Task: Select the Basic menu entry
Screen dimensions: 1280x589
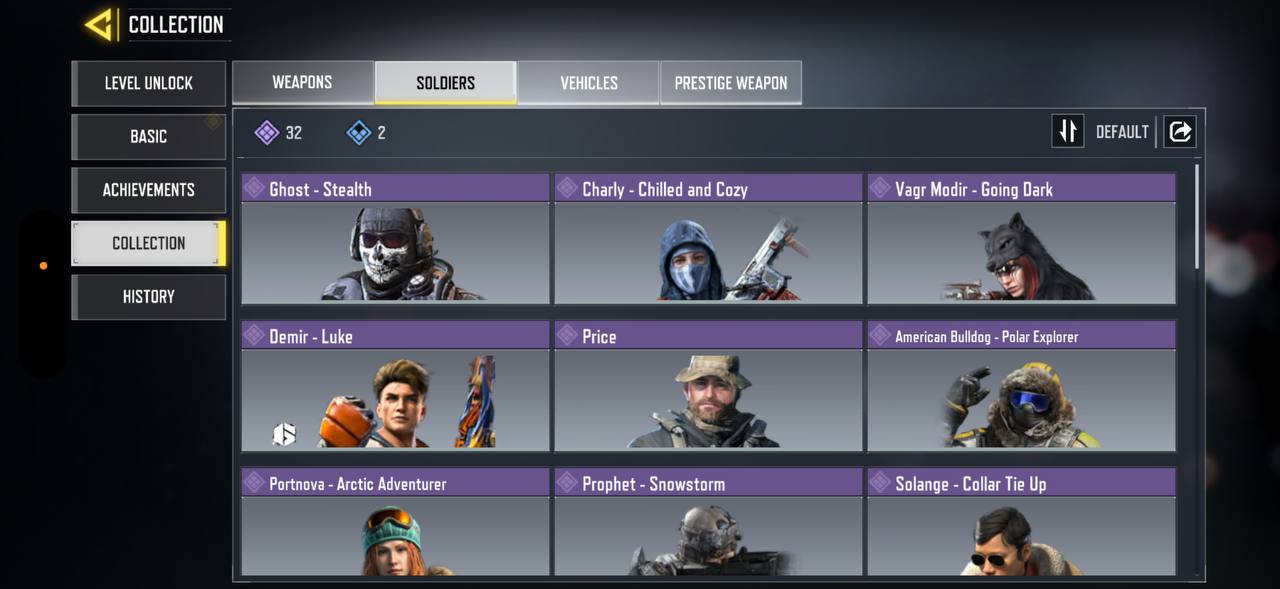Action: tap(149, 136)
